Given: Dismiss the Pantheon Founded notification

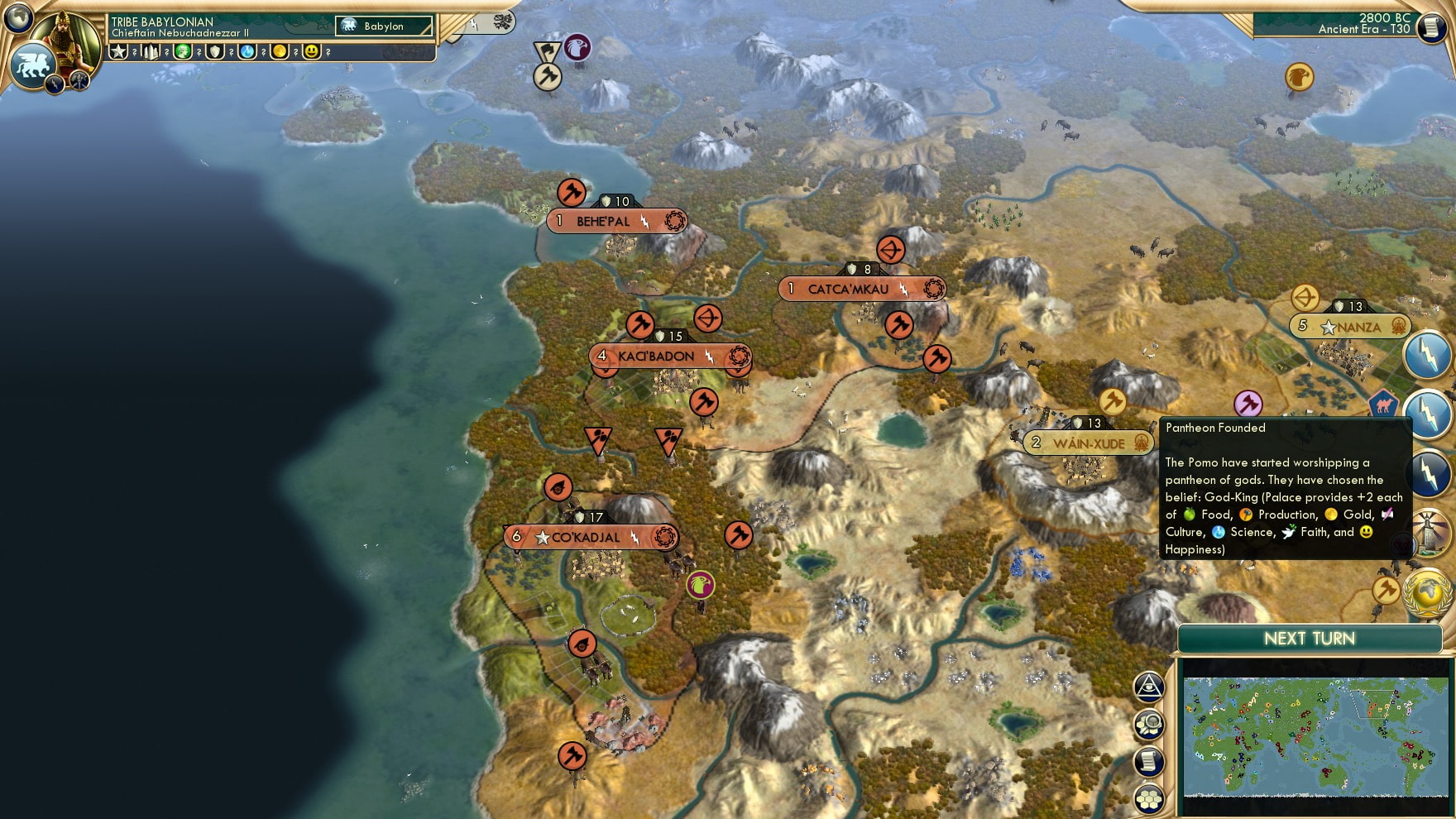Looking at the screenshot, I should pos(1282,488).
